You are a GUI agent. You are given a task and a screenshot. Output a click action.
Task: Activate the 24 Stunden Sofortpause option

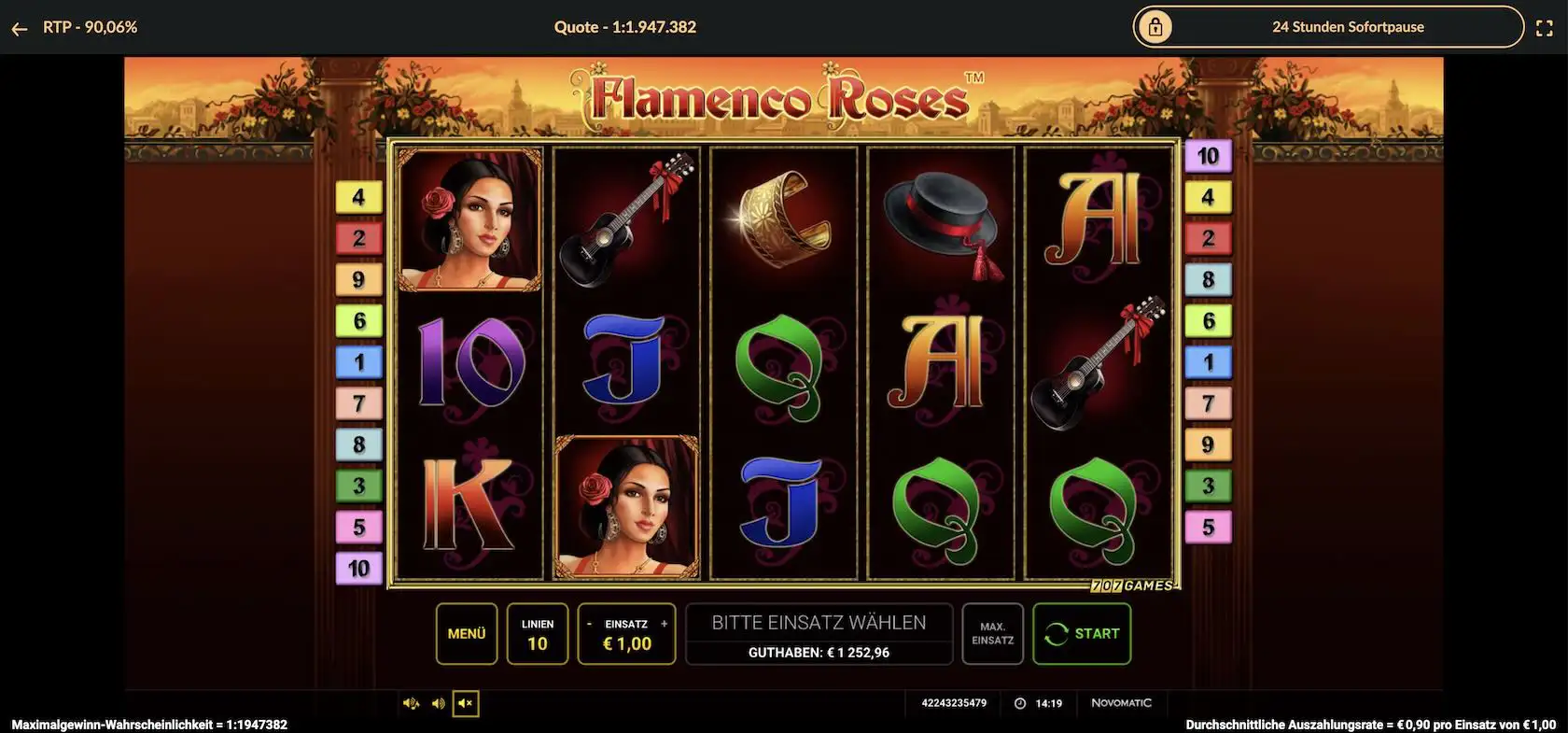(x=1348, y=27)
